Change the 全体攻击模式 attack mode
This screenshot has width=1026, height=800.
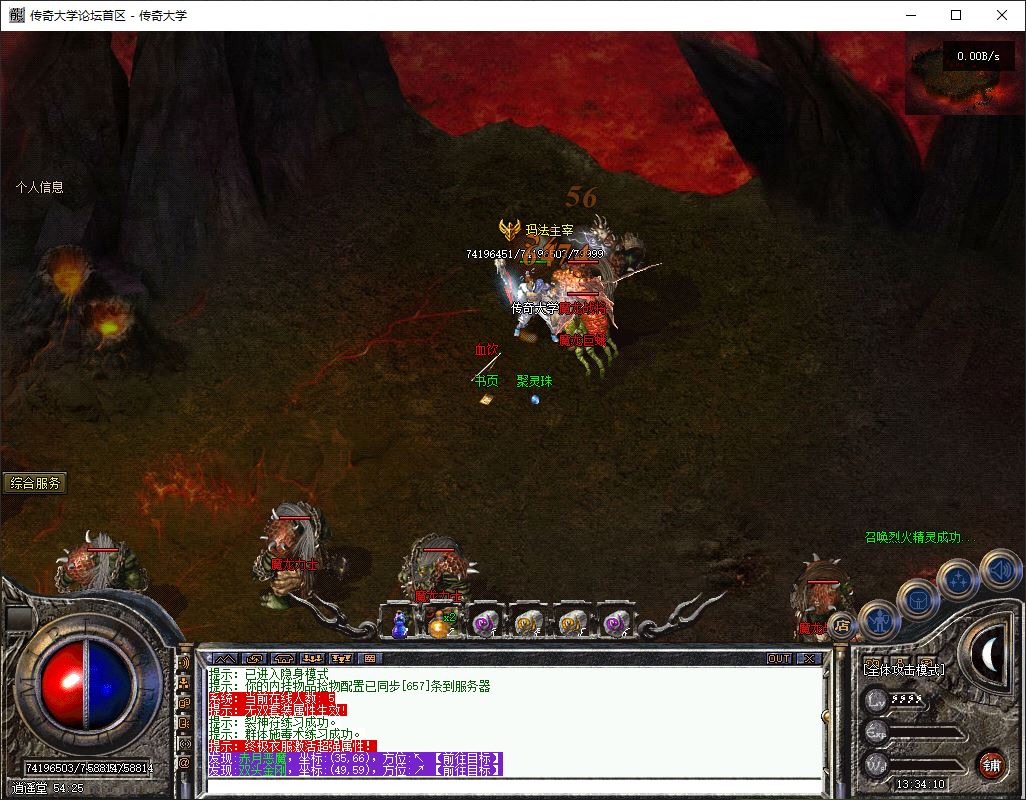pos(905,670)
